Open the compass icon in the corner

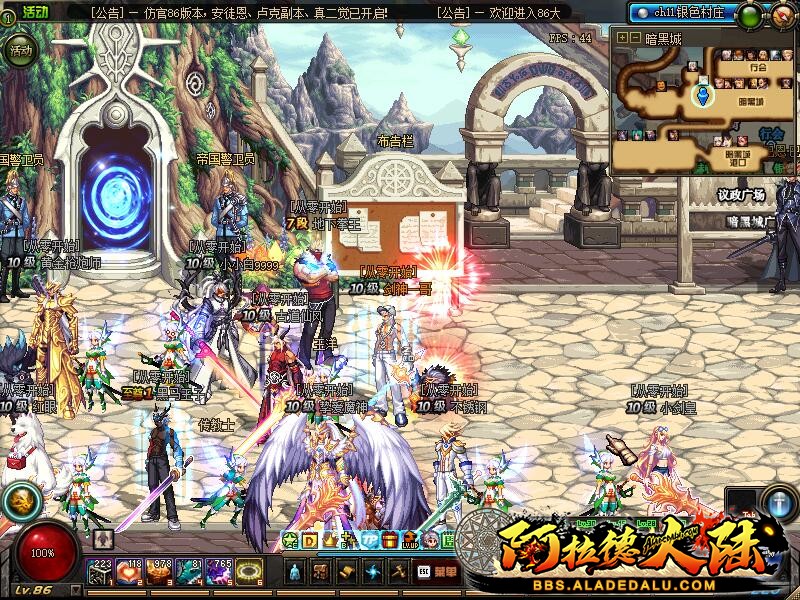point(783,15)
